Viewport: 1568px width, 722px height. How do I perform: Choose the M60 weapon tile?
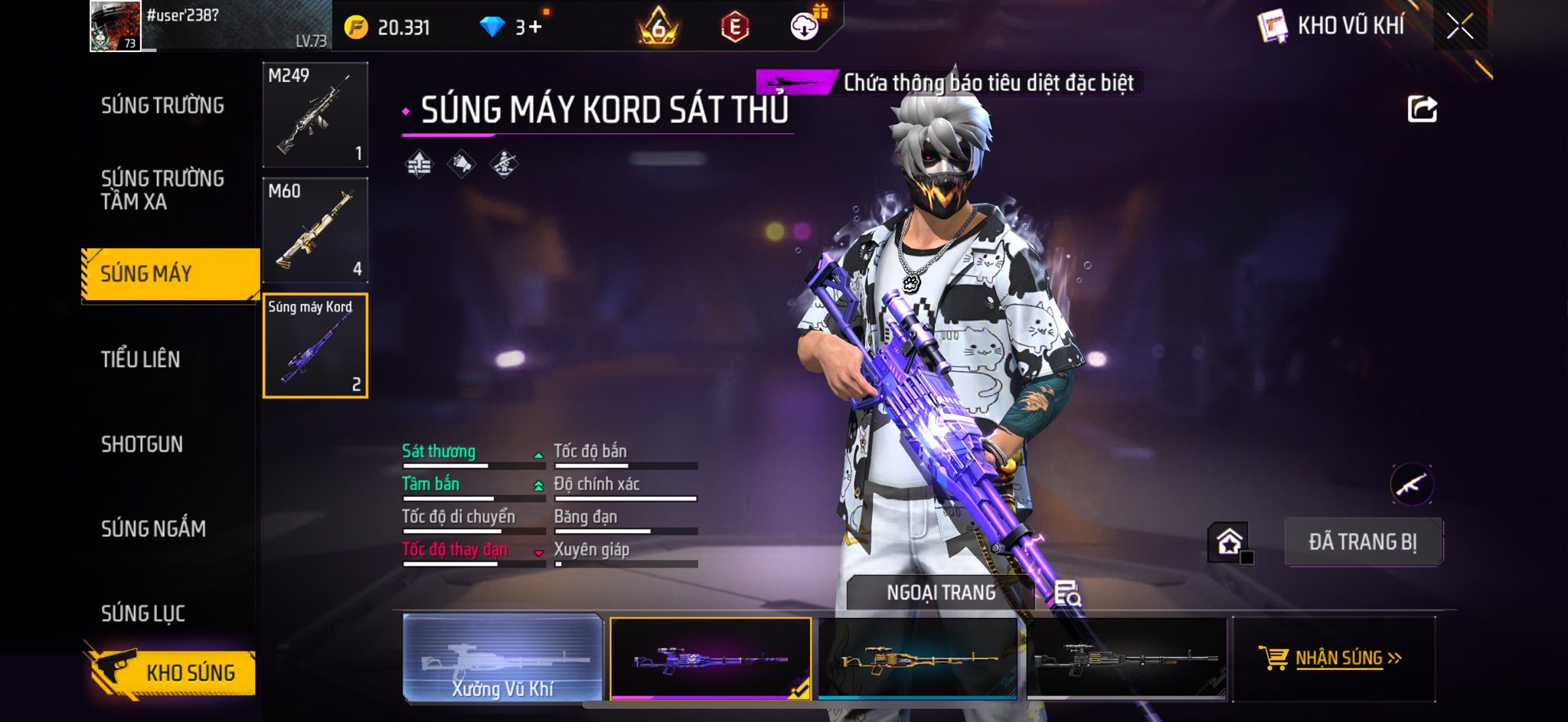tap(315, 230)
